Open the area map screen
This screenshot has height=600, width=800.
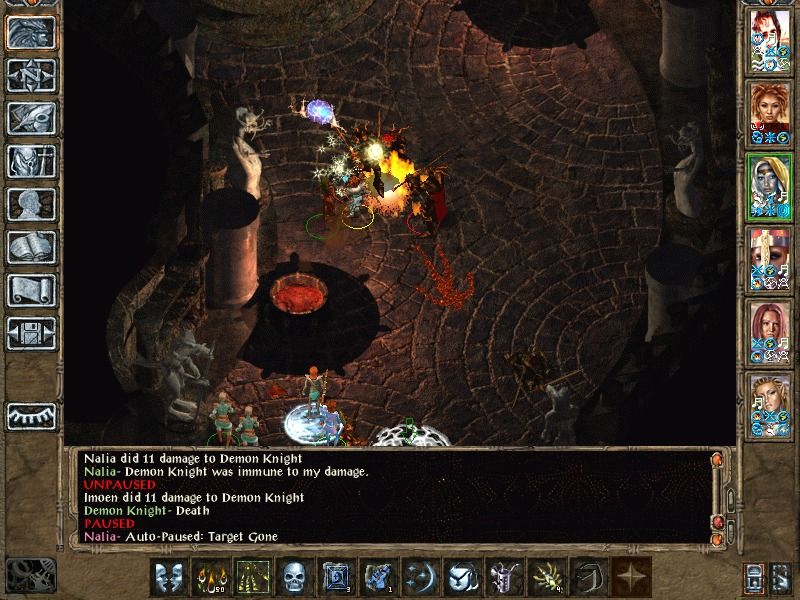pos(31,74)
